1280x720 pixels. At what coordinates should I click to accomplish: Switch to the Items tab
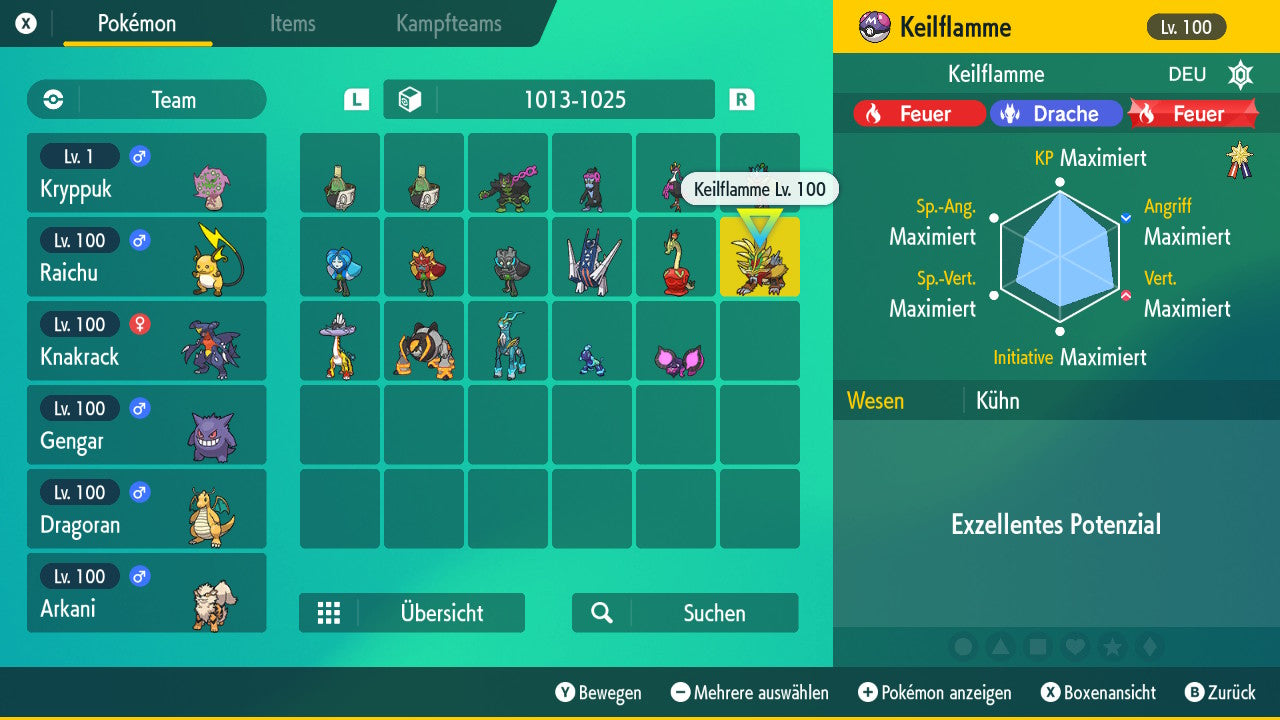(x=292, y=24)
